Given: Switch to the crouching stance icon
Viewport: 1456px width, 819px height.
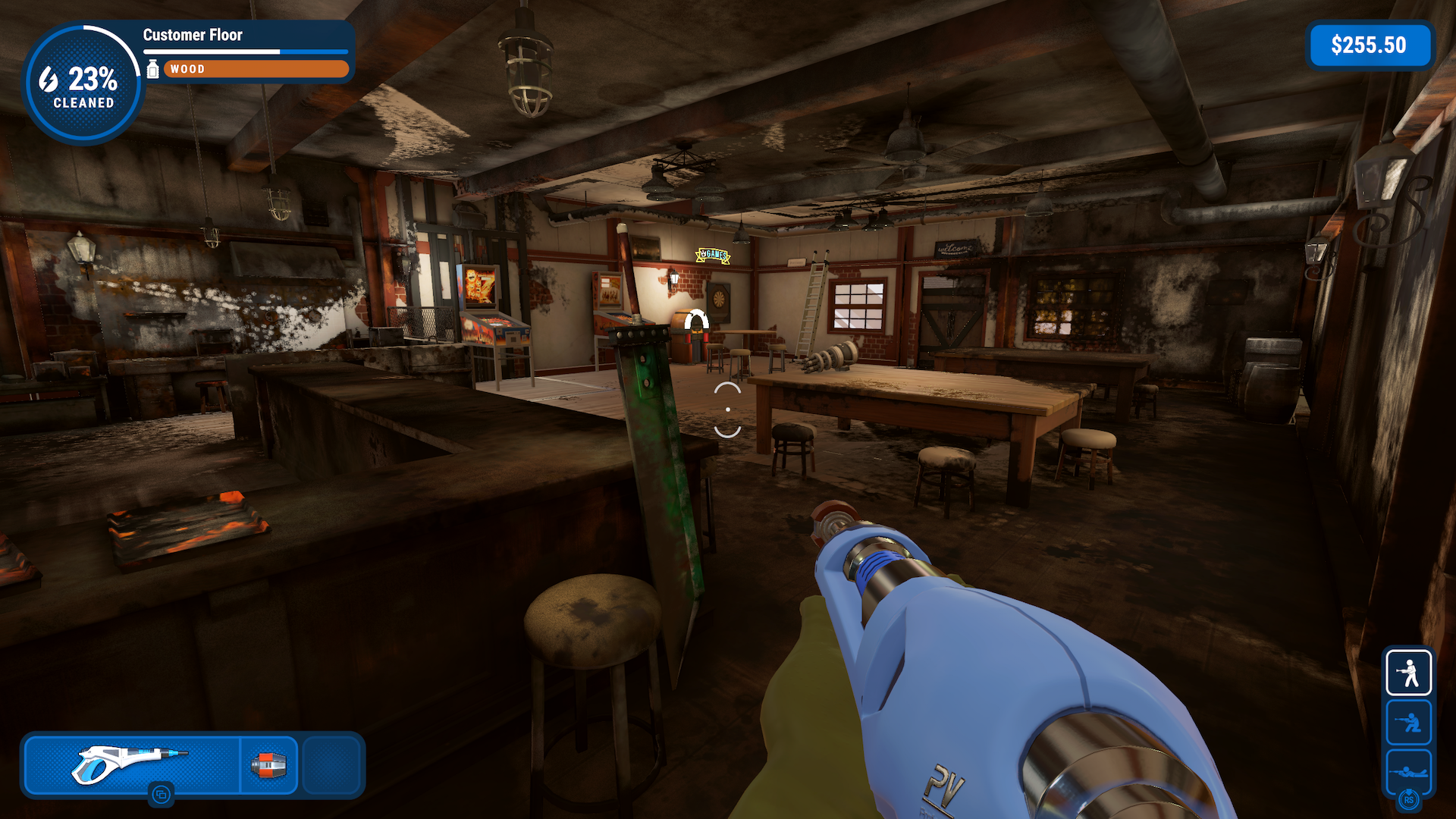Looking at the screenshot, I should tap(1408, 722).
